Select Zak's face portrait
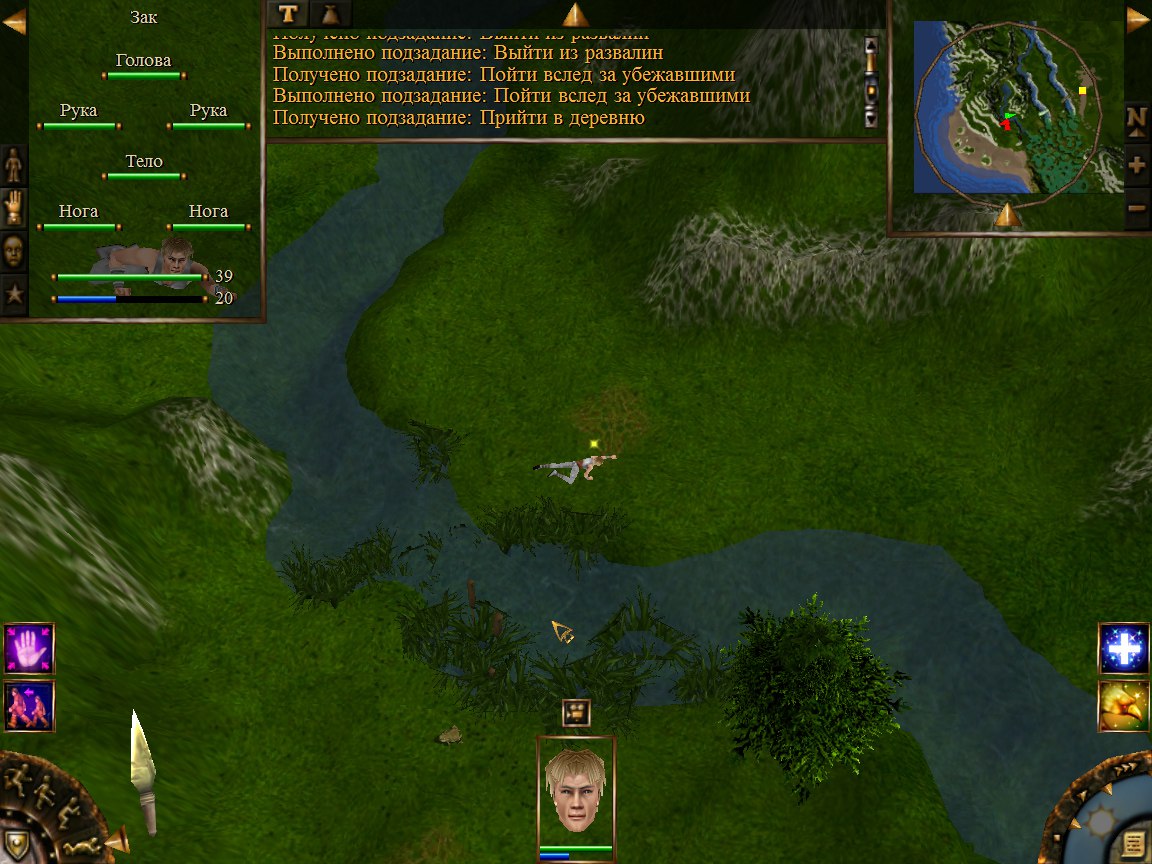Viewport: 1152px width, 864px height. (576, 790)
